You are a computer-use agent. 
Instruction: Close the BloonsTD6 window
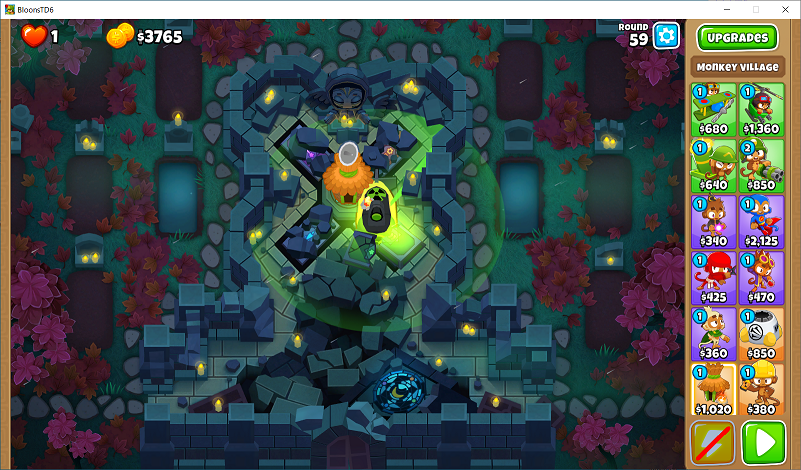click(x=783, y=9)
